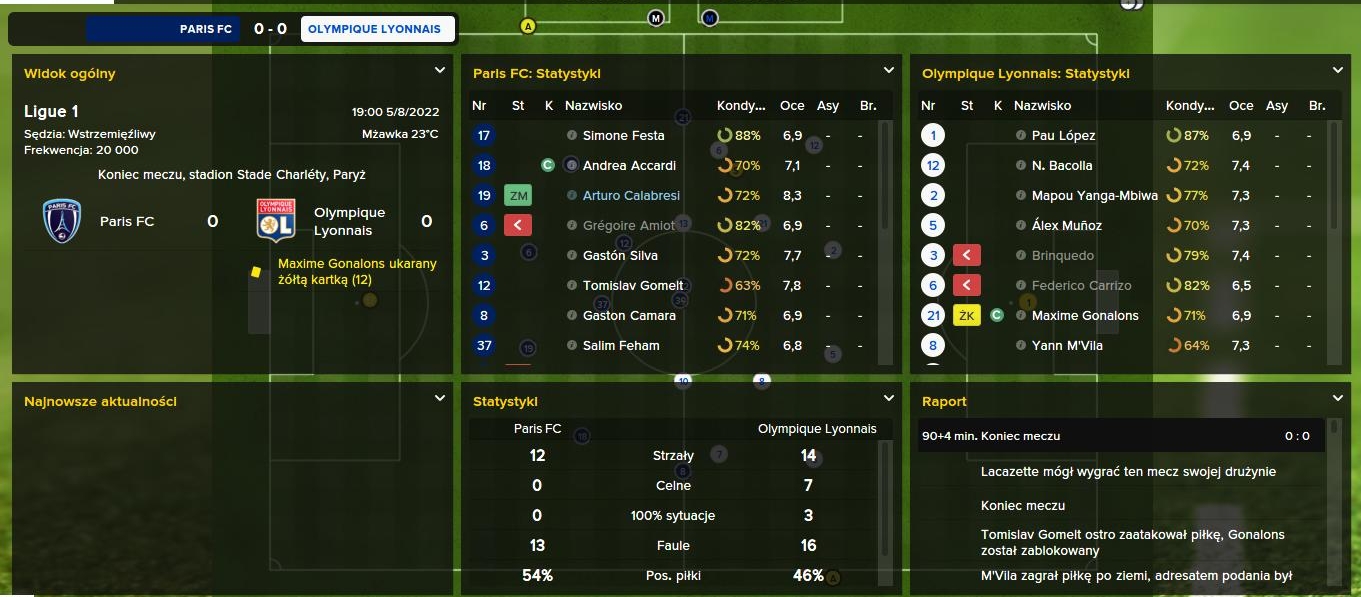Select player Simone Festa in Paris FC list
Image resolution: width=1361 pixels, height=597 pixels.
[x=622, y=135]
